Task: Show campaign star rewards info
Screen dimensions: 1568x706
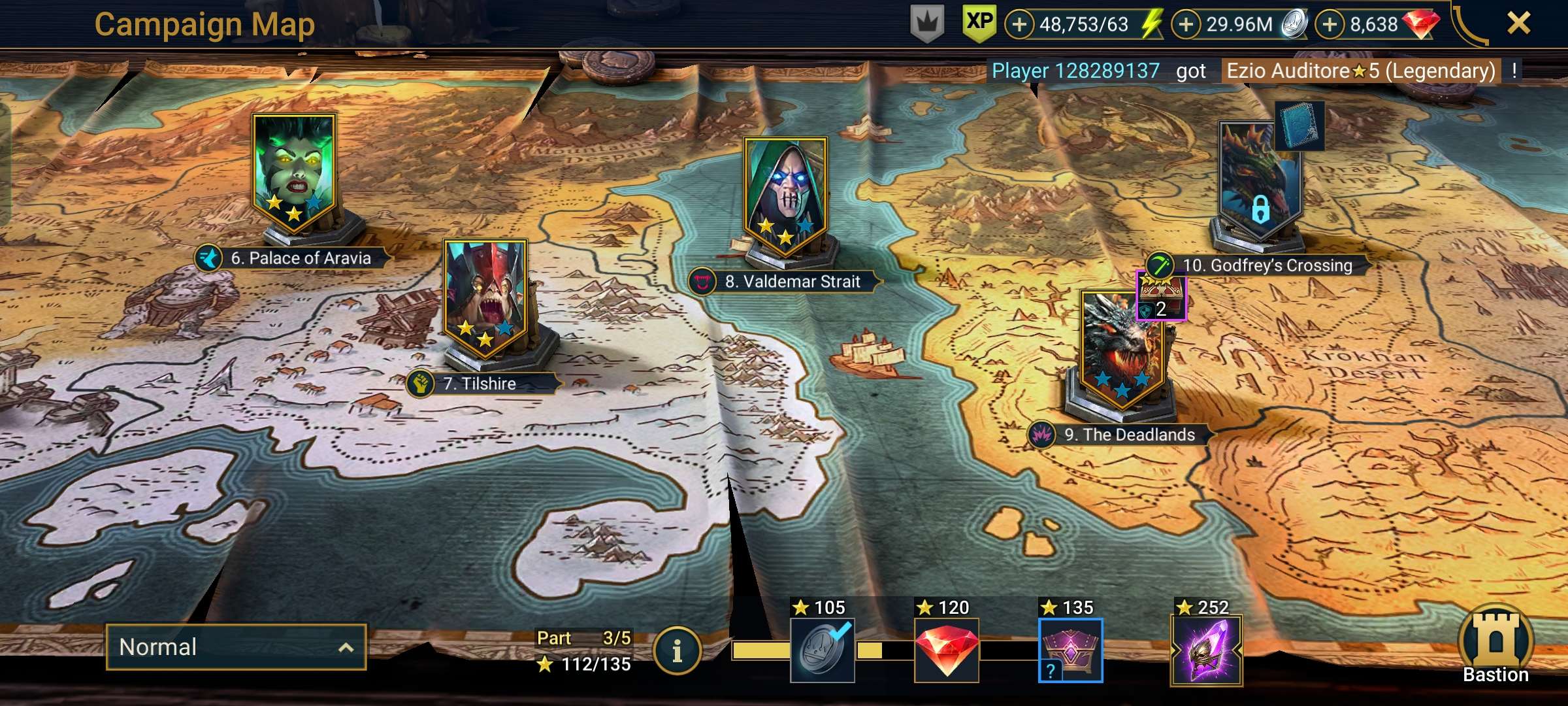Action: [678, 650]
